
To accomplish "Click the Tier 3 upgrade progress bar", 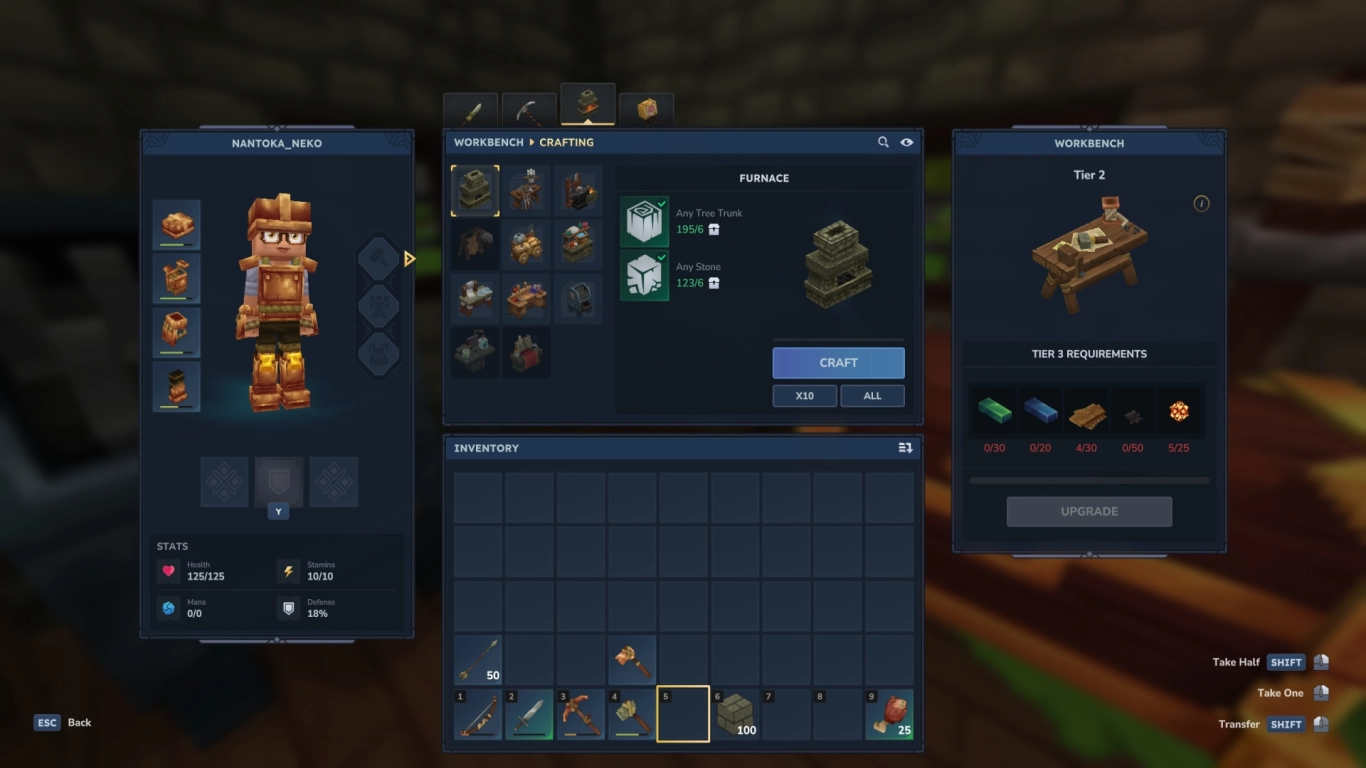I will click(x=1089, y=479).
